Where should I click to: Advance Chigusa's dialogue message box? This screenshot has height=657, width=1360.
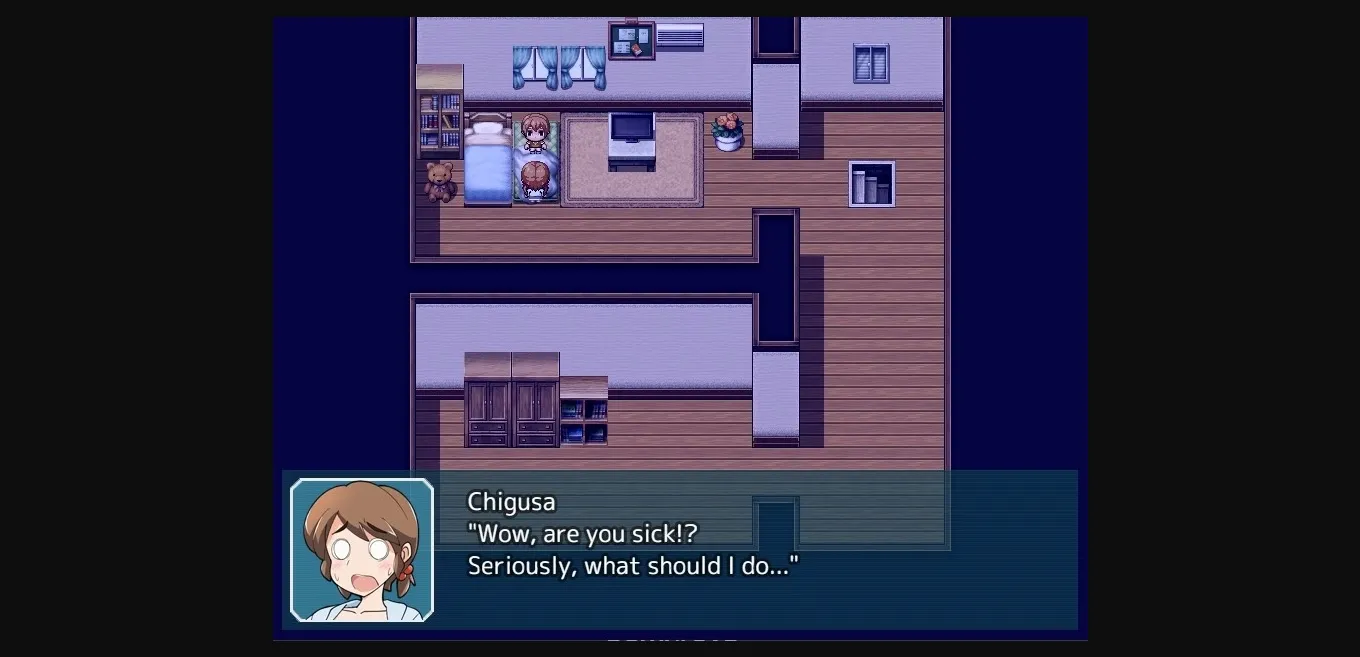coord(680,549)
